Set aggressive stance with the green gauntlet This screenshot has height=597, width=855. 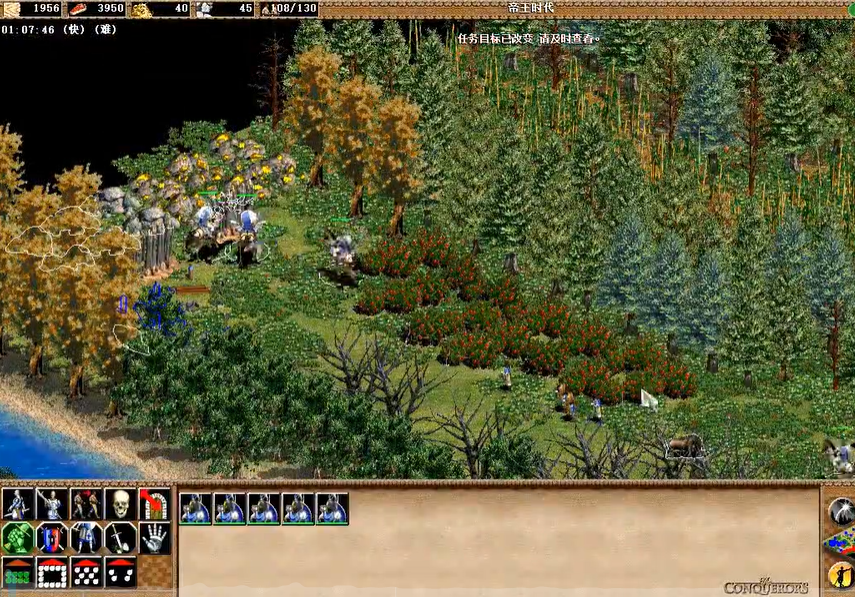17,538
